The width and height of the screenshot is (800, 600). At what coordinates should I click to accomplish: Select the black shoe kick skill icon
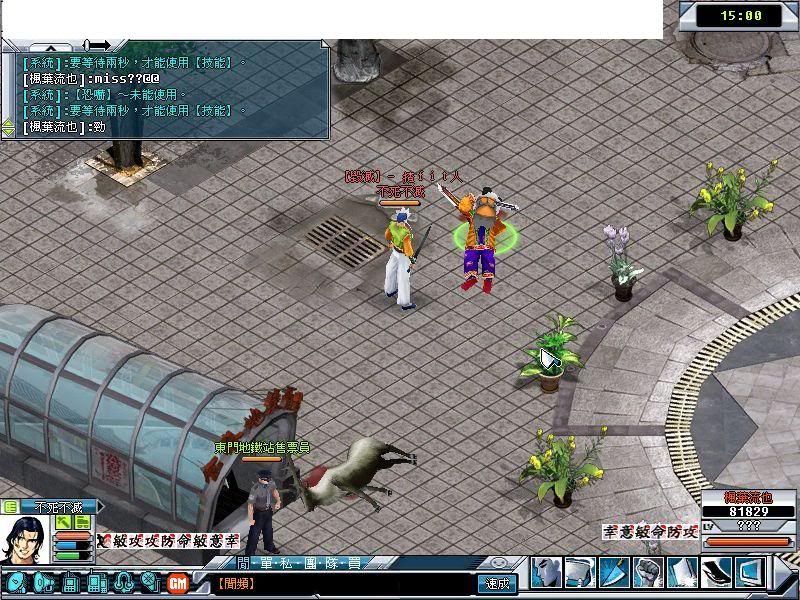click(717, 572)
